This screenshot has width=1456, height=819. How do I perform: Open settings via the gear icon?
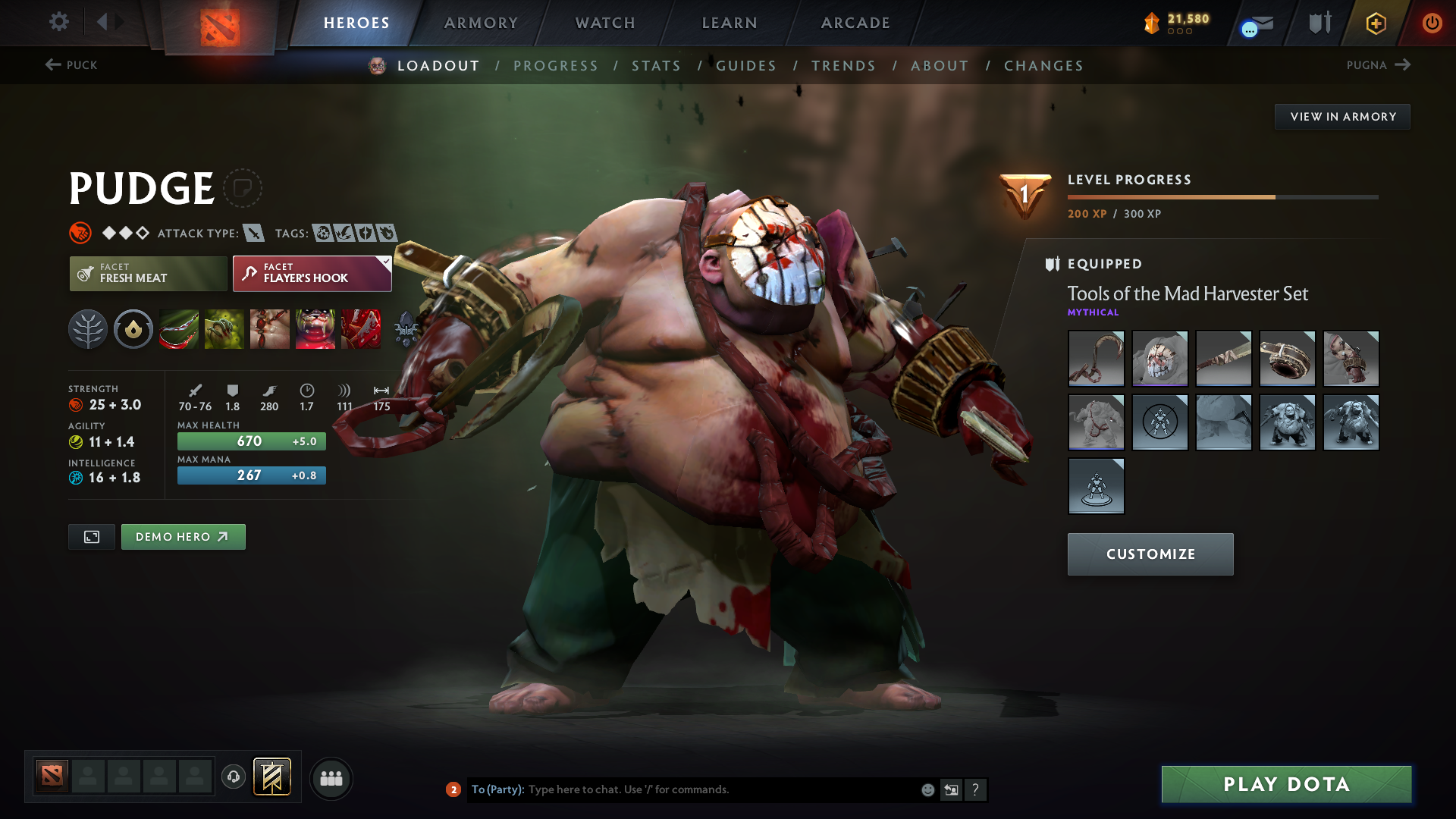pos(59,23)
